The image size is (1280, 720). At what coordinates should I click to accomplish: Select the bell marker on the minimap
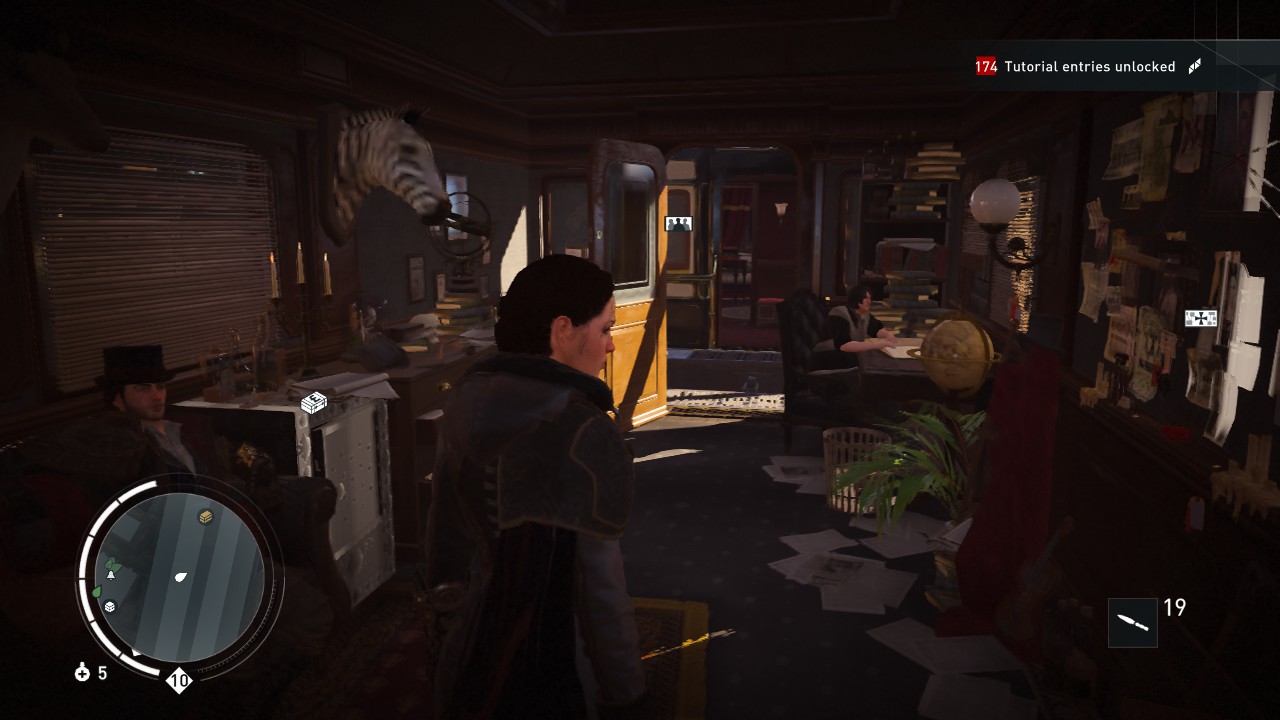pos(111,574)
